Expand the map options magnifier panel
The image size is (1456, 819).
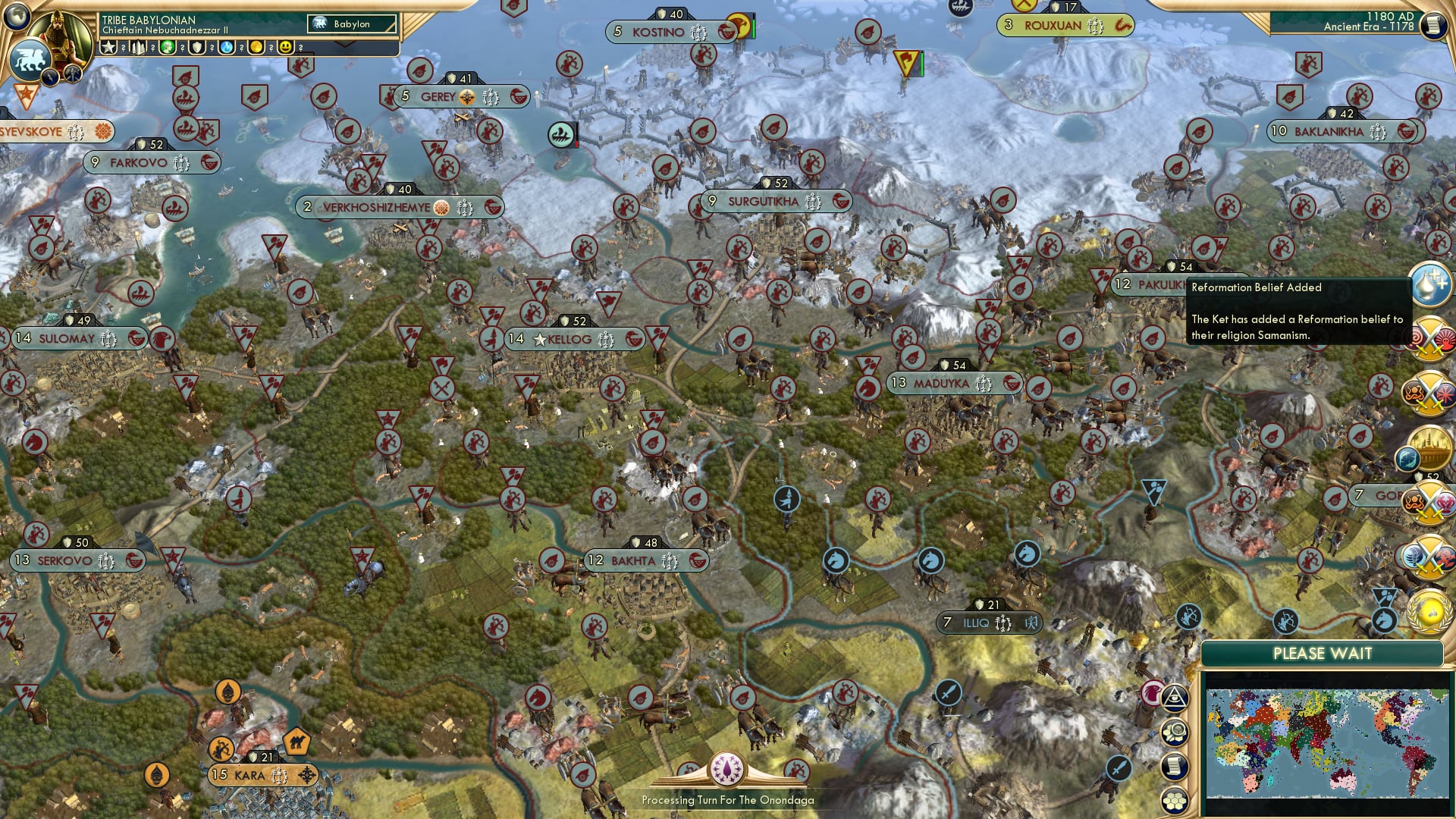(x=1175, y=733)
